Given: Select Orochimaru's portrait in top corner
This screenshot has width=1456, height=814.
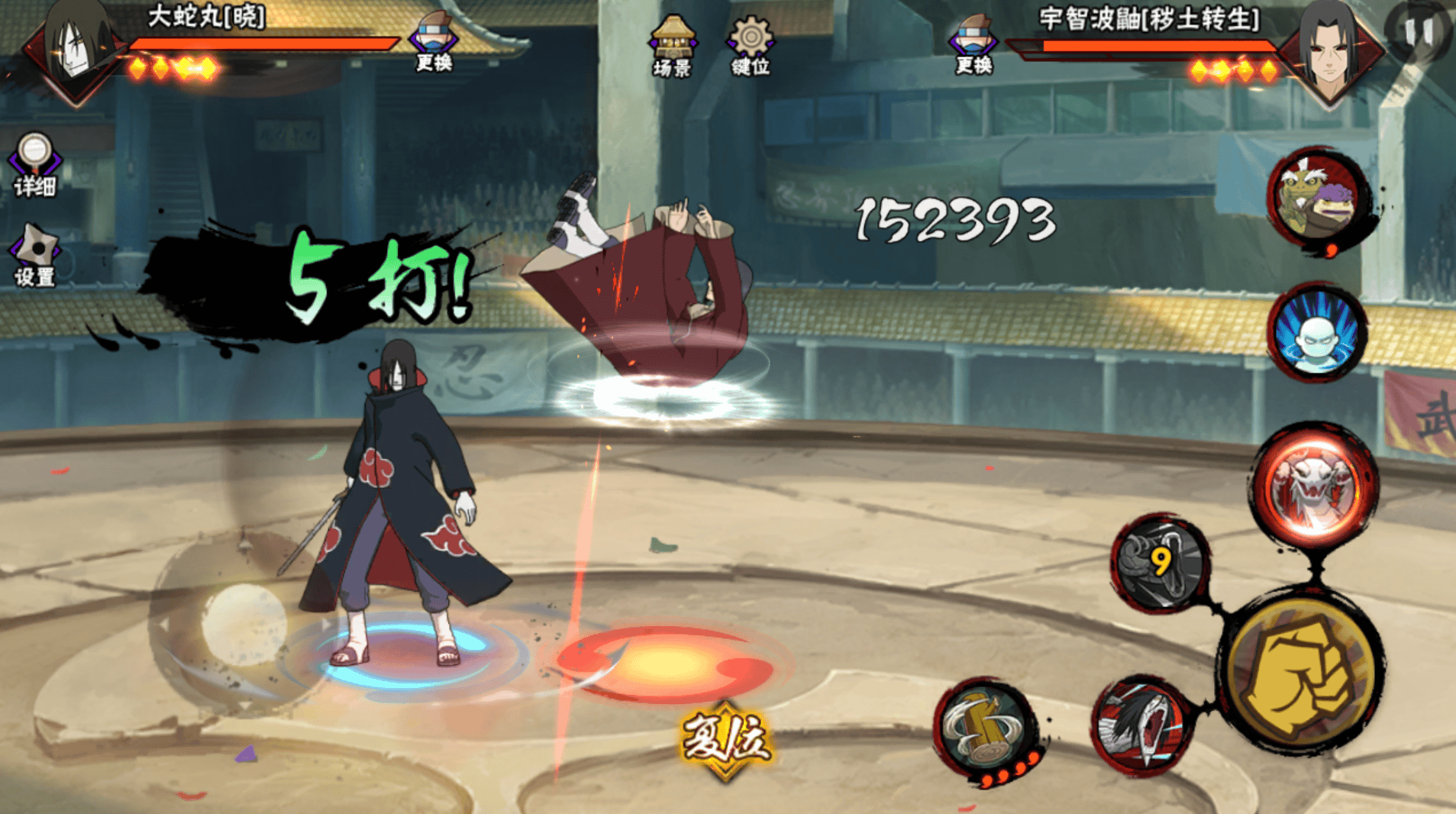Looking at the screenshot, I should (76, 47).
